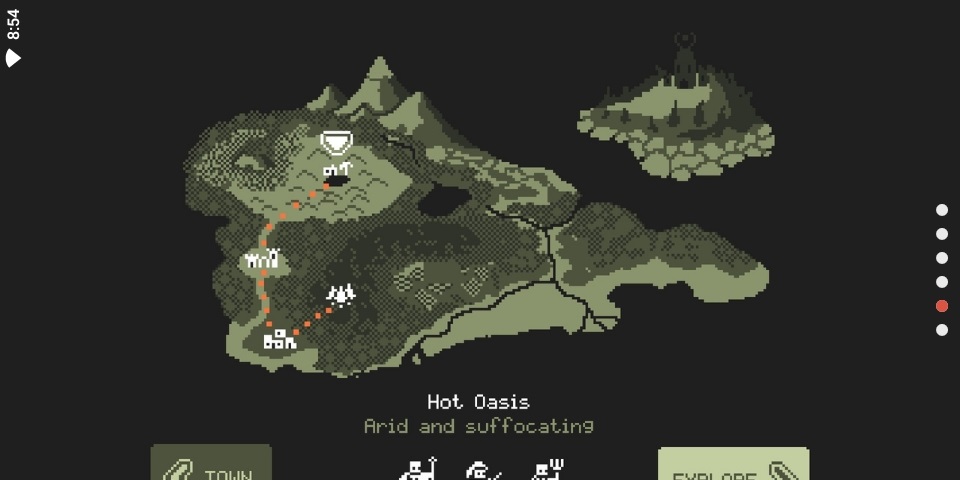Start exploring with the Explore button
This screenshot has width=960, height=480.
coord(733,468)
